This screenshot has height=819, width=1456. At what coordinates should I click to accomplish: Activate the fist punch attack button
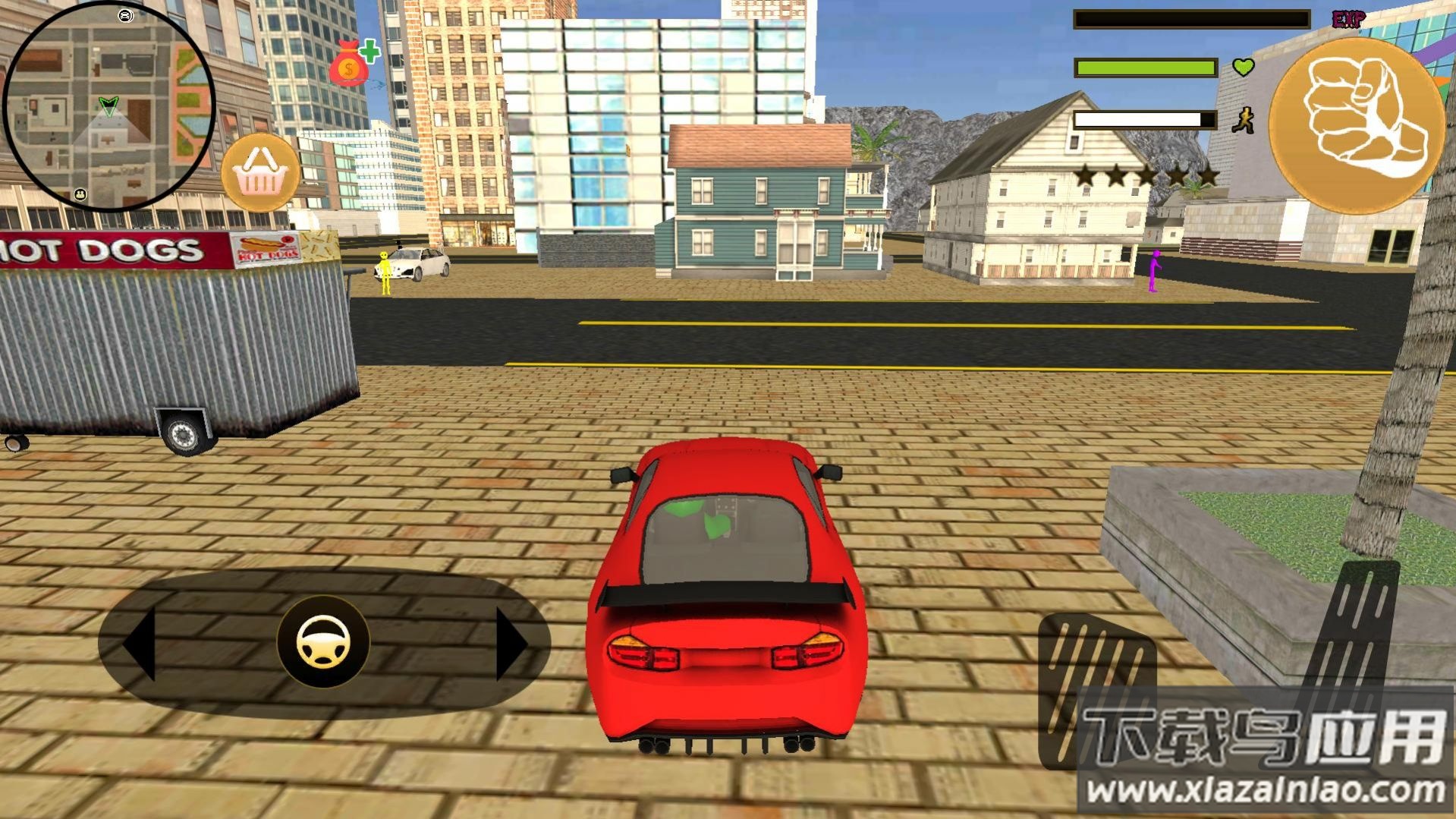(1356, 125)
